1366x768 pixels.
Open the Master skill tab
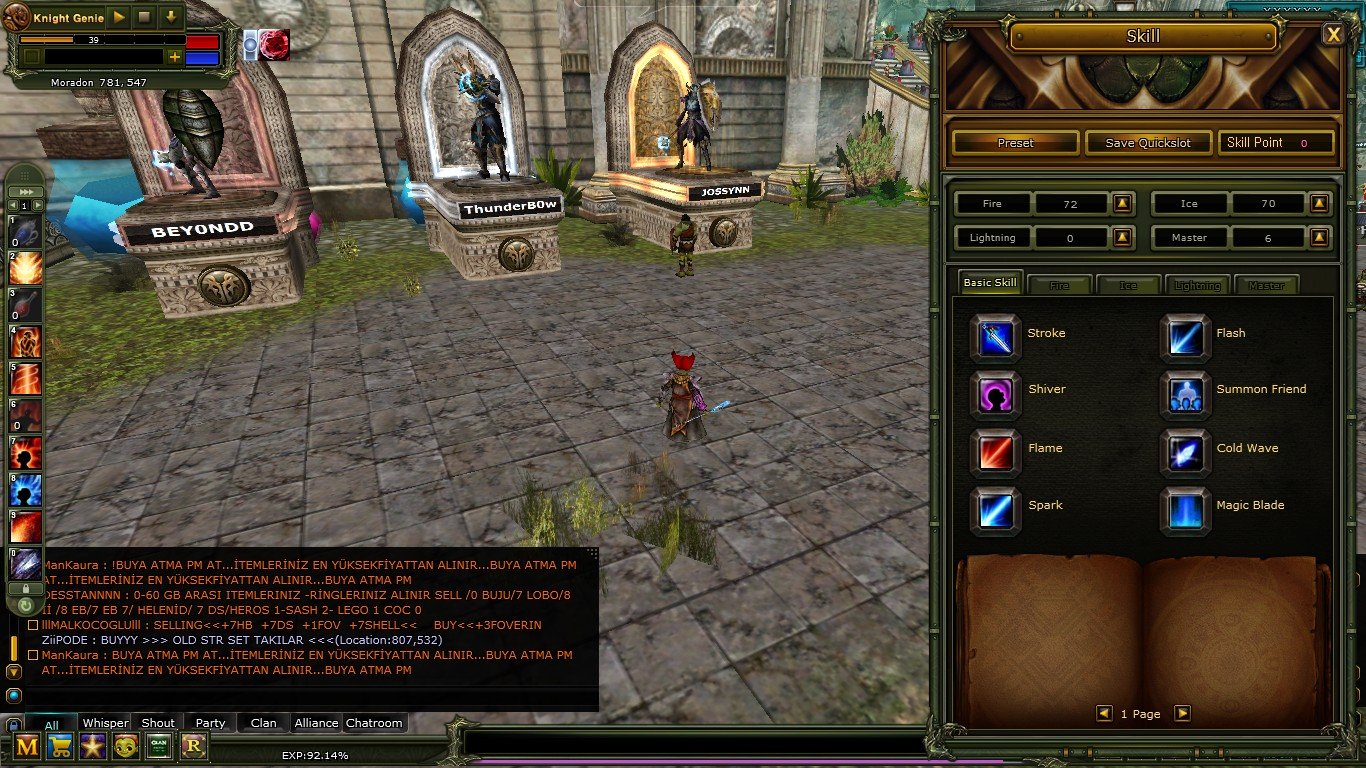coord(1266,285)
